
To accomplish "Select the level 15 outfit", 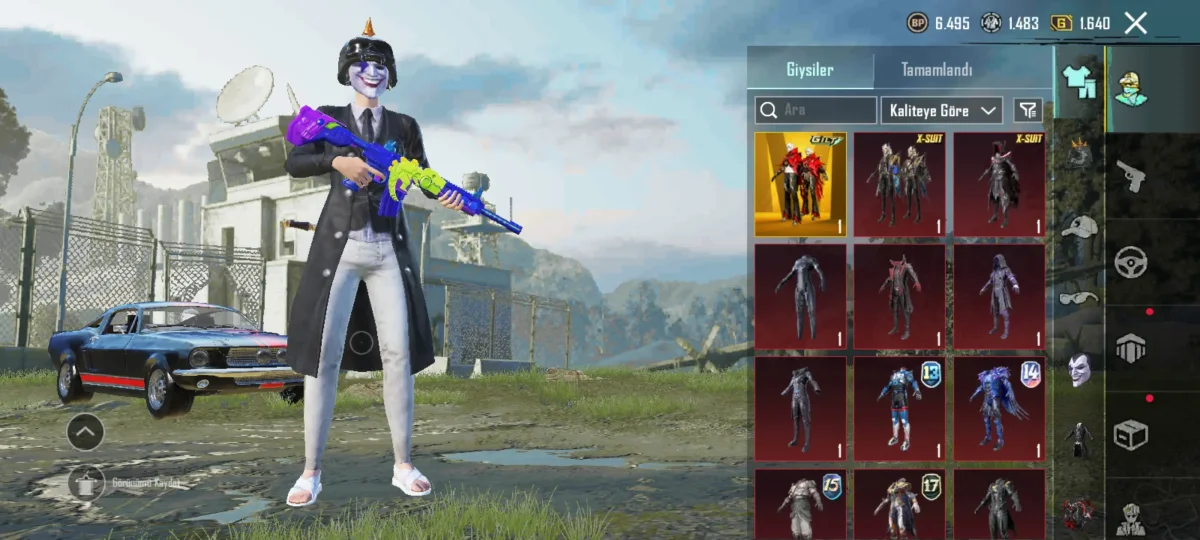I will pyautogui.click(x=800, y=505).
